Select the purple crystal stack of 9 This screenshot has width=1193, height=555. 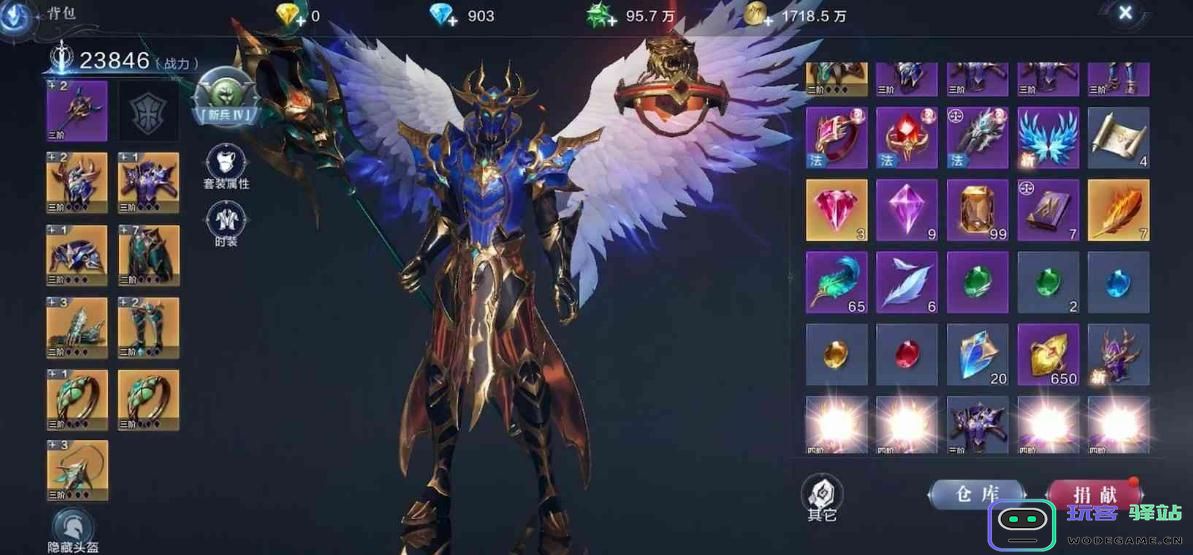pos(907,210)
